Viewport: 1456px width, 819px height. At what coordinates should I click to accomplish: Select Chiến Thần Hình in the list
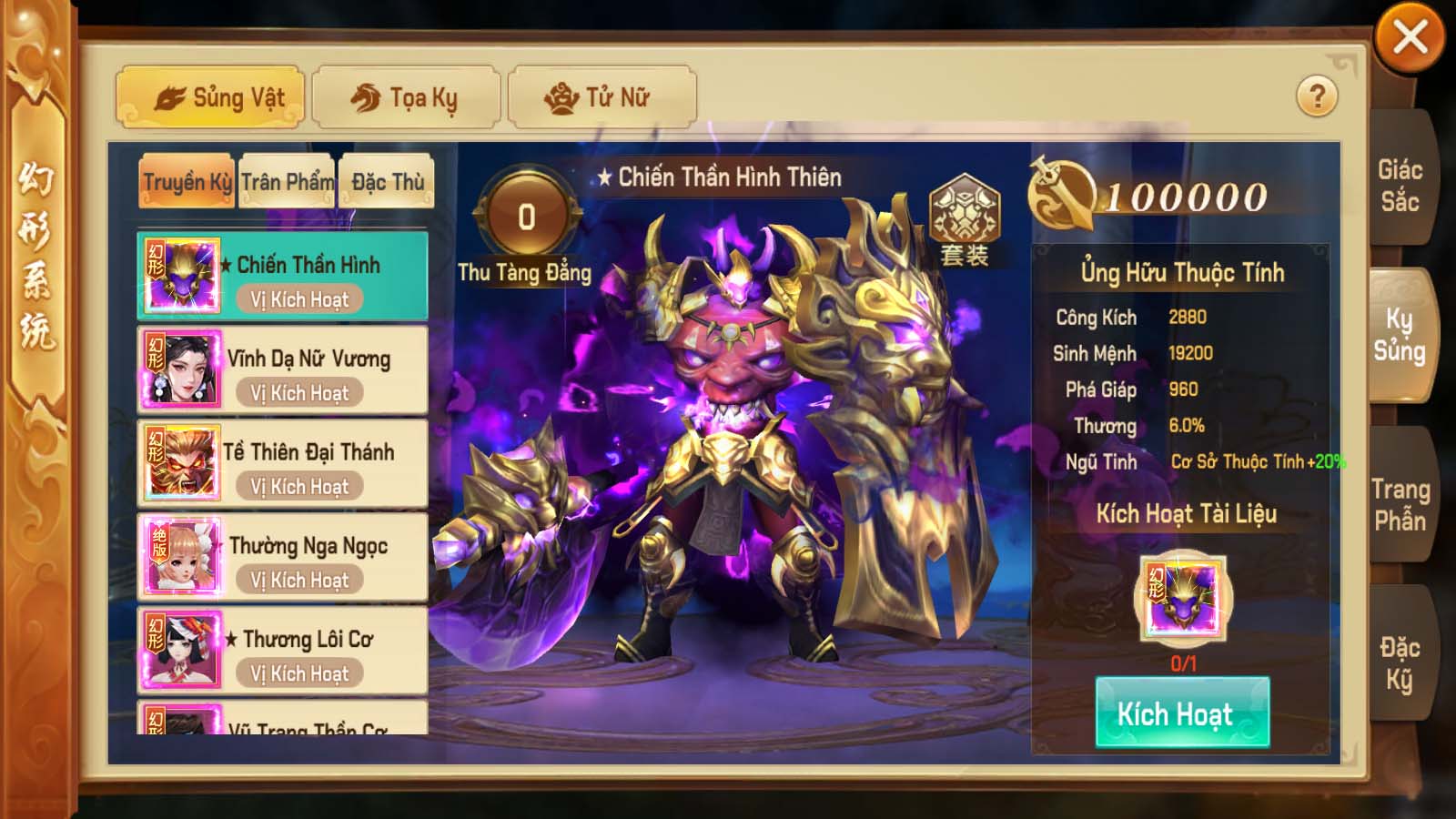[x=282, y=276]
